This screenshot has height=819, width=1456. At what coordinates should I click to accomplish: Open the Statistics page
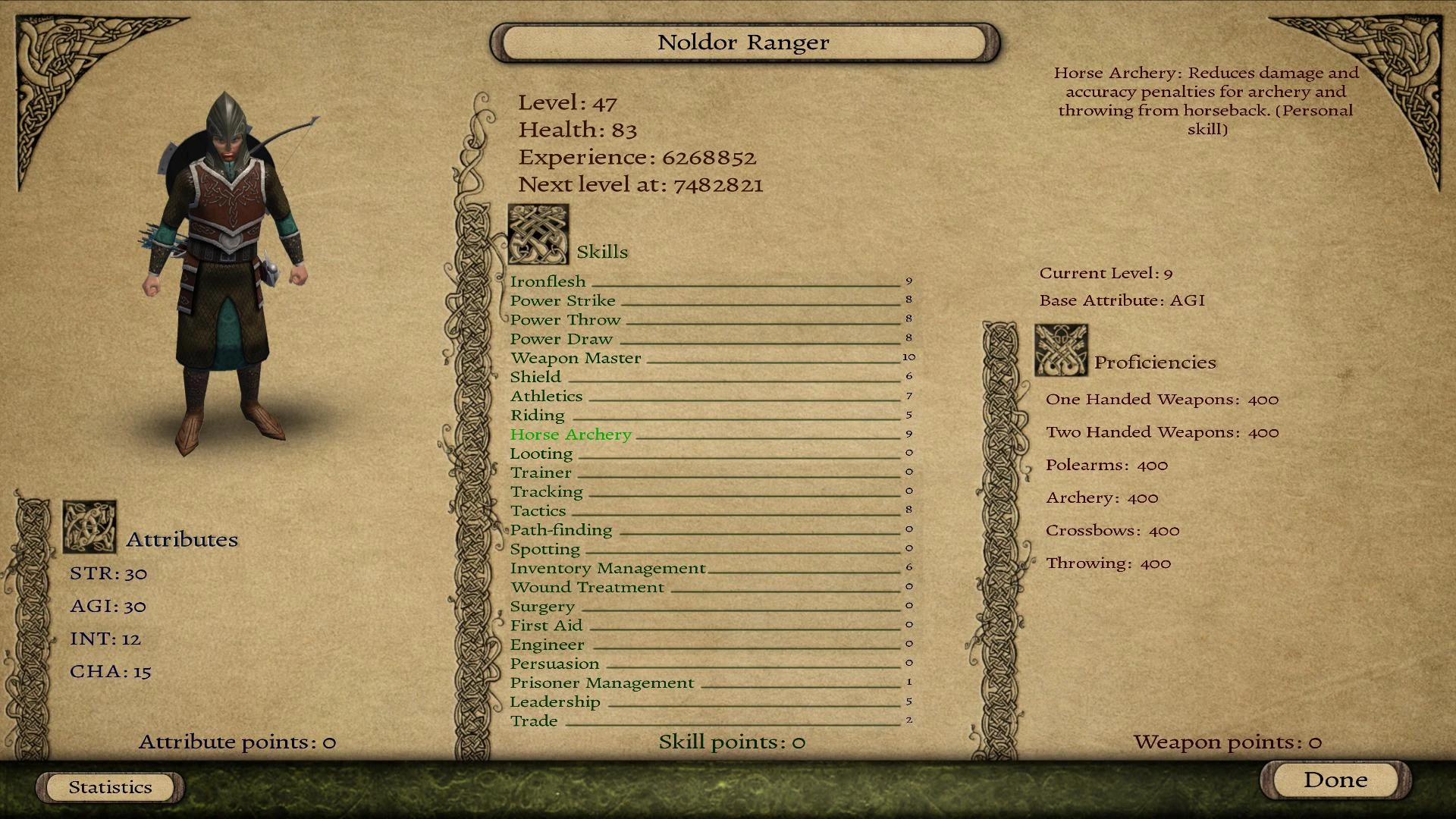pyautogui.click(x=111, y=787)
